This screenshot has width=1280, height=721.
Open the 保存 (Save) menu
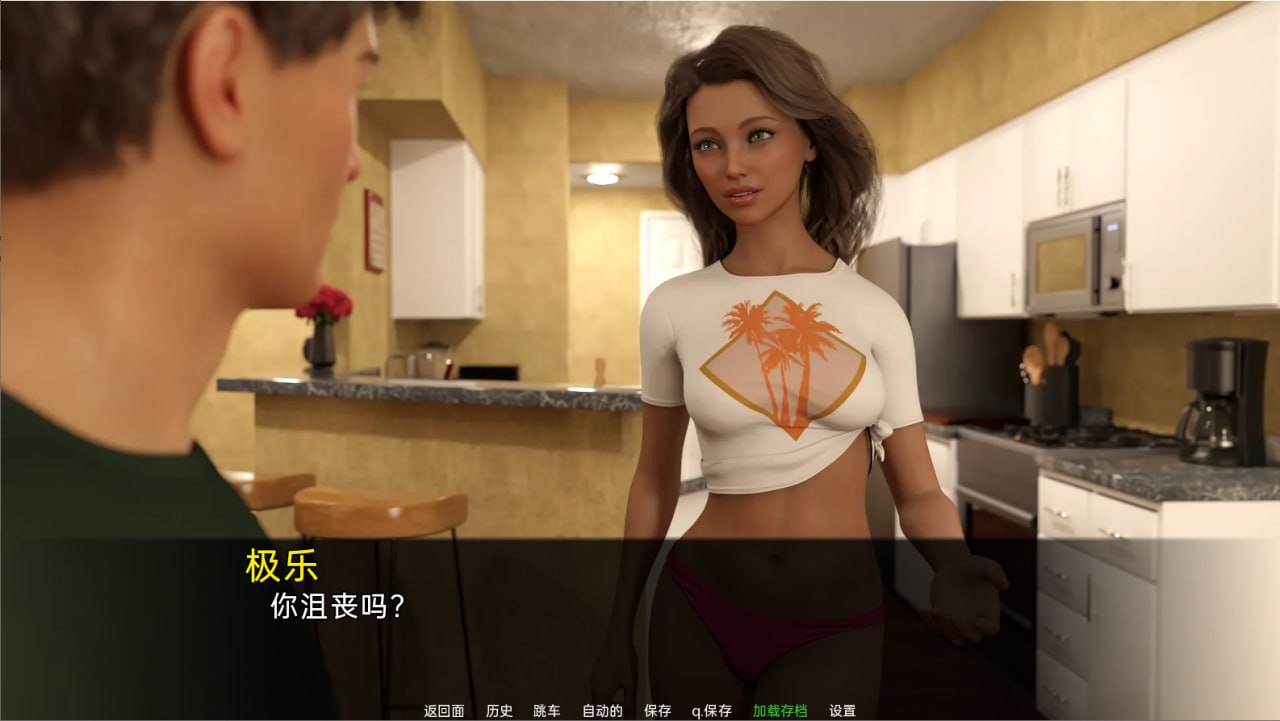point(658,711)
